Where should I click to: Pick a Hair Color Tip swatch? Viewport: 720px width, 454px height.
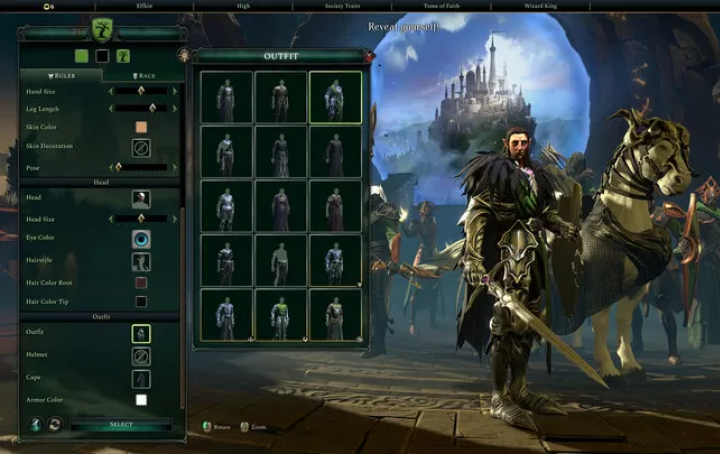(x=141, y=301)
